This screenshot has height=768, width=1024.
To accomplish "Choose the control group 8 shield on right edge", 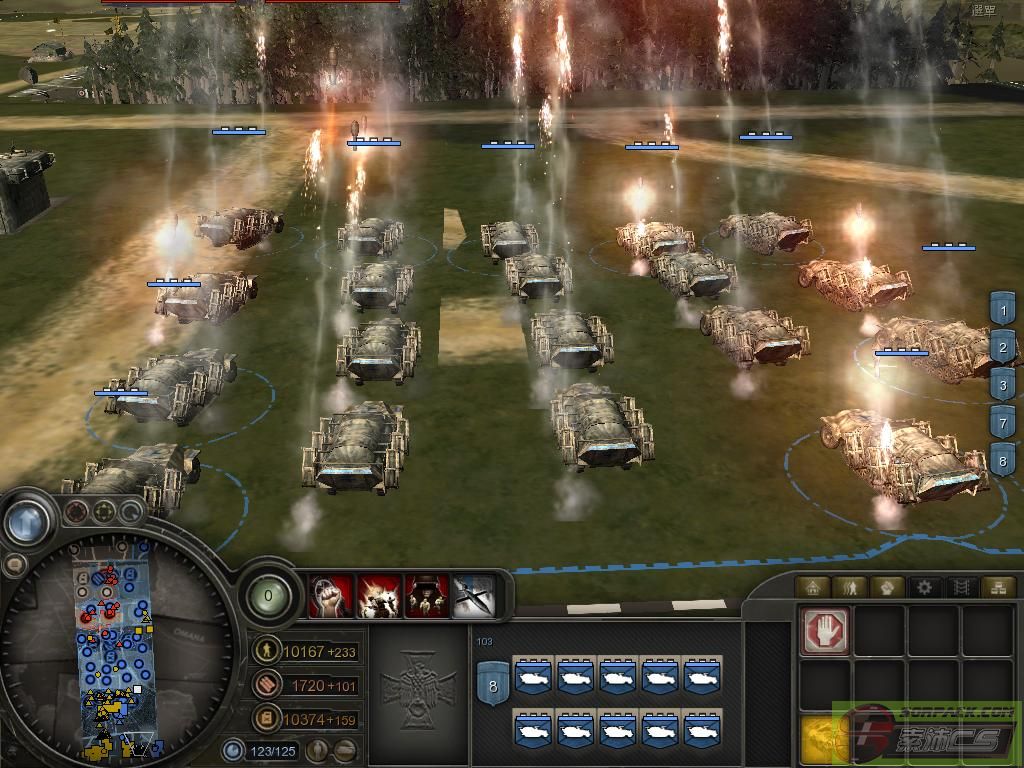I will 1002,461.
